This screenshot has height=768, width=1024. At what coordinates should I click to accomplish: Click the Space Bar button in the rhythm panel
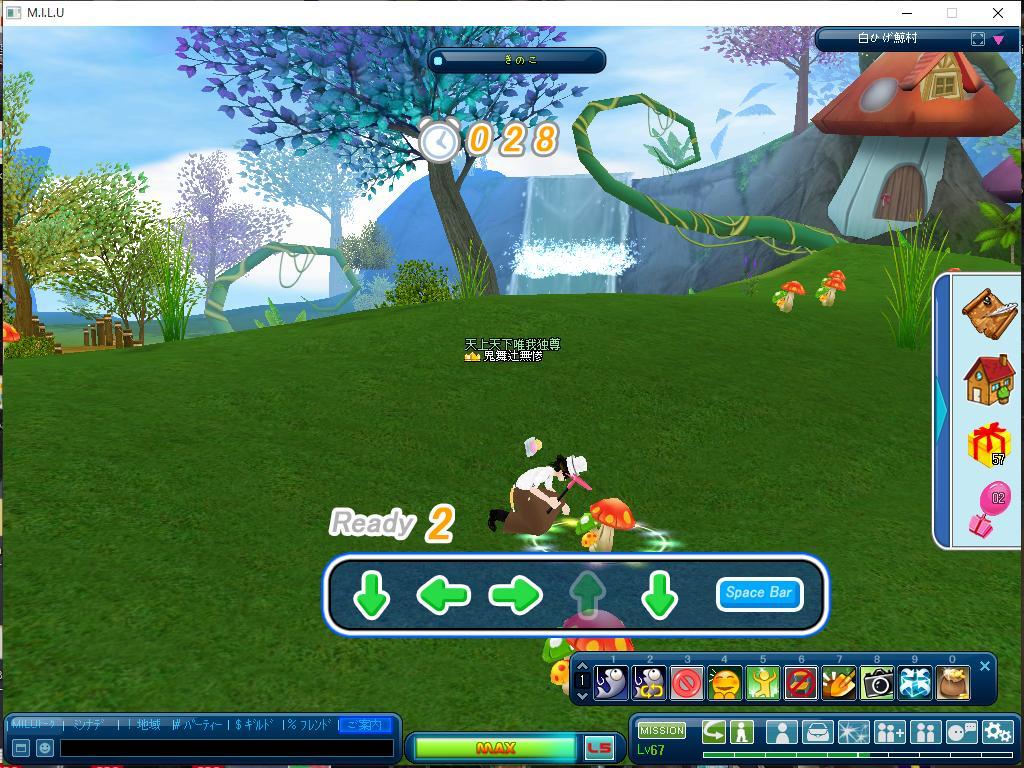coord(759,593)
